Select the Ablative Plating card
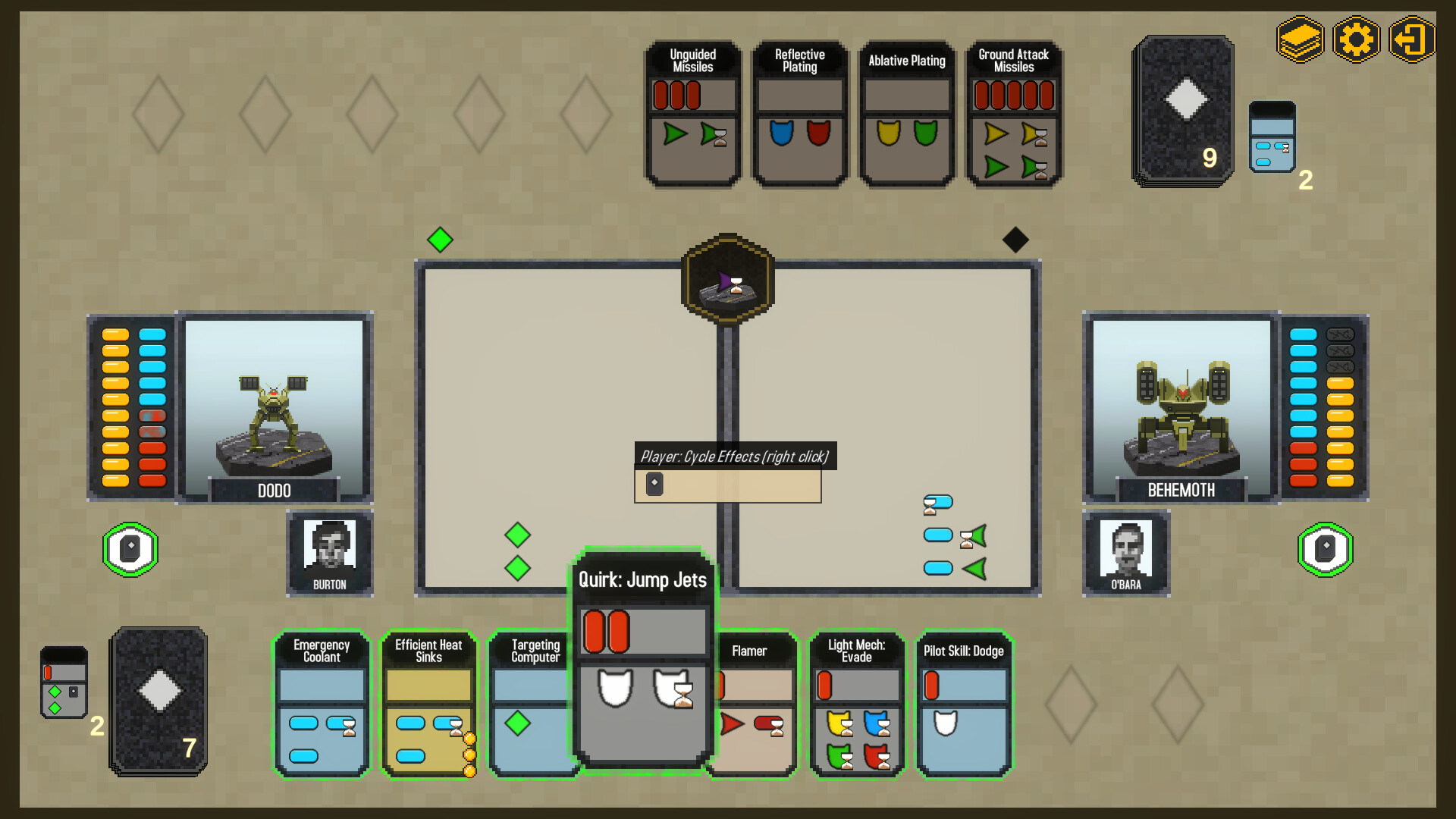1456x819 pixels. click(905, 114)
